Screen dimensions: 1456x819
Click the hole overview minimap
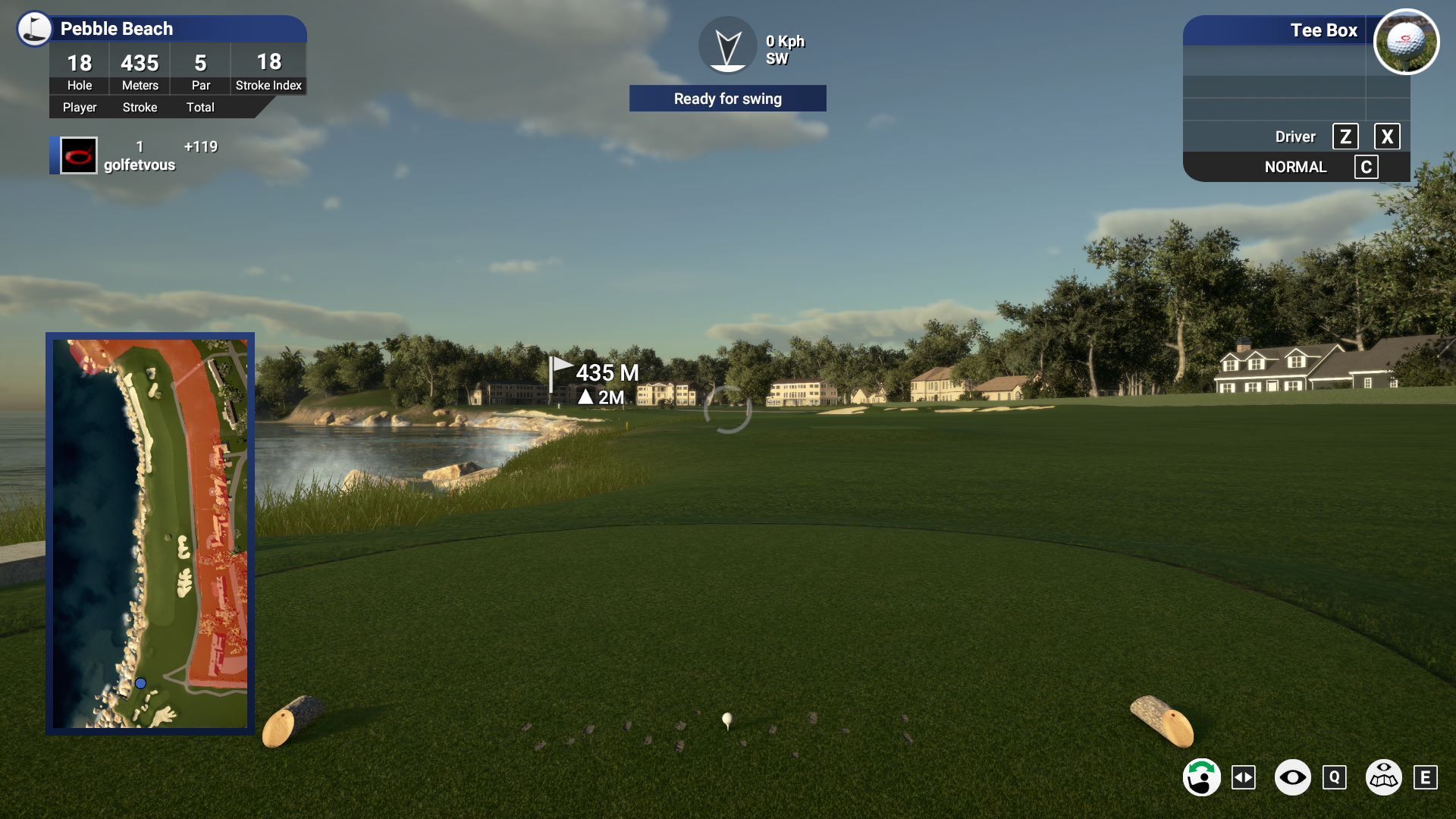click(150, 533)
